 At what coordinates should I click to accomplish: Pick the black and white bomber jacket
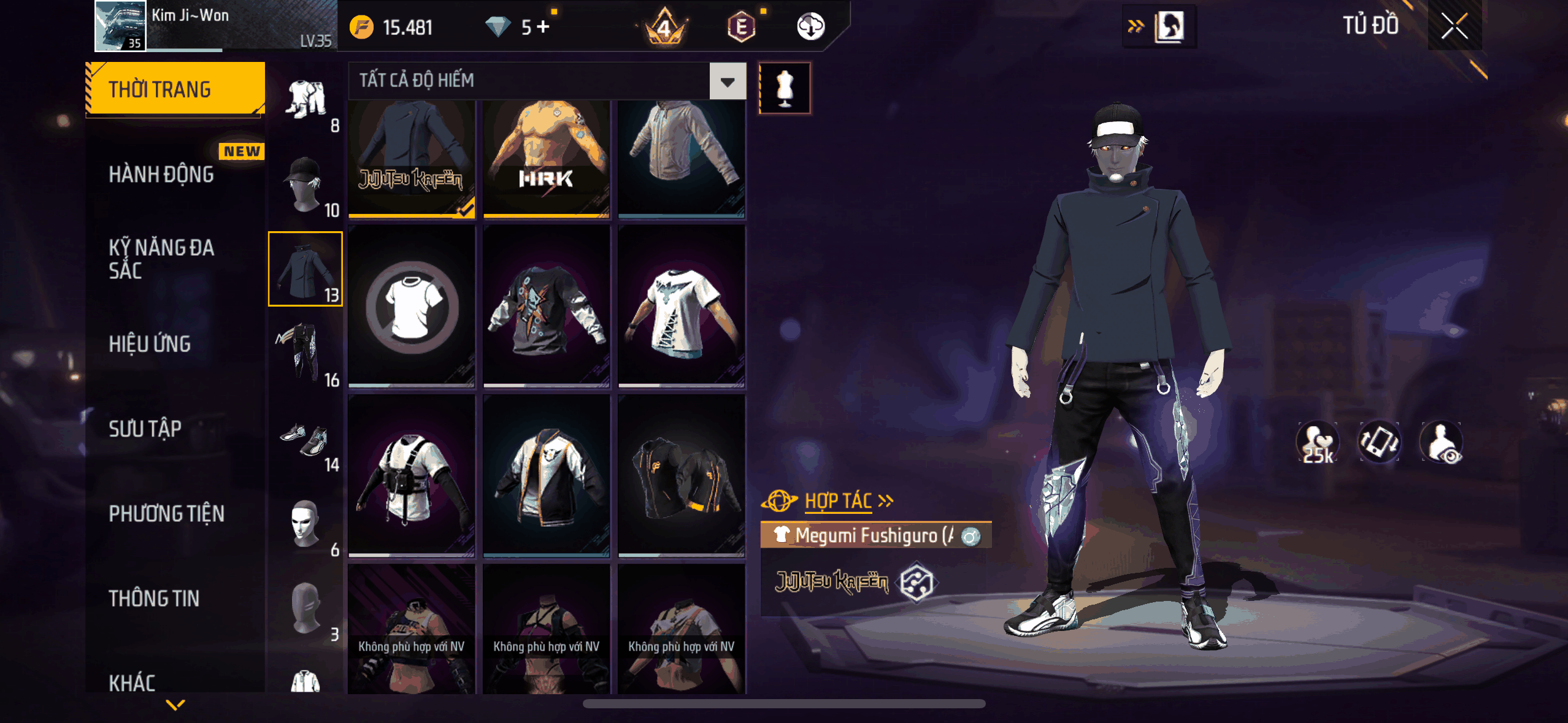coord(546,476)
